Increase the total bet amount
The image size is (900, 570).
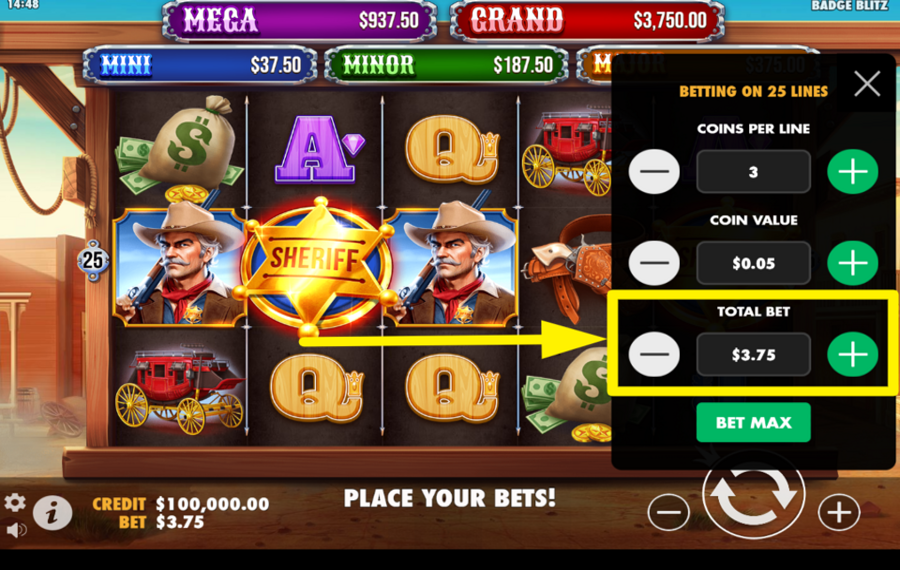pyautogui.click(x=852, y=354)
